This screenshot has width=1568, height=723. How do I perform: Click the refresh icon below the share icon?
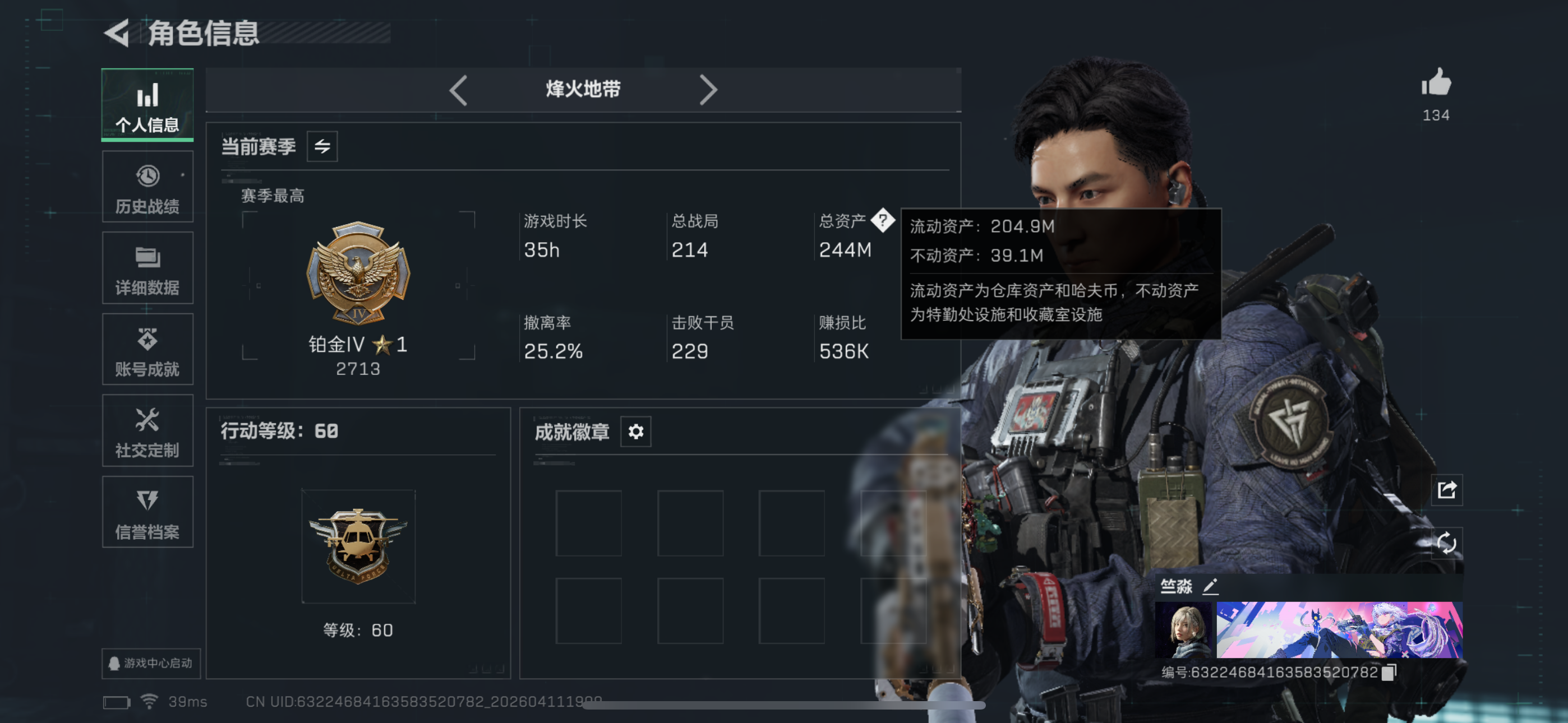coord(1447,544)
